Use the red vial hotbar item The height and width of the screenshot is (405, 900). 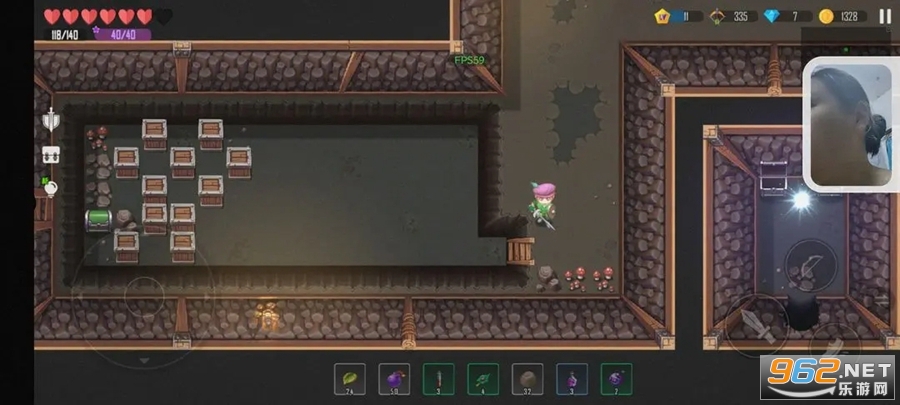[x=439, y=379]
